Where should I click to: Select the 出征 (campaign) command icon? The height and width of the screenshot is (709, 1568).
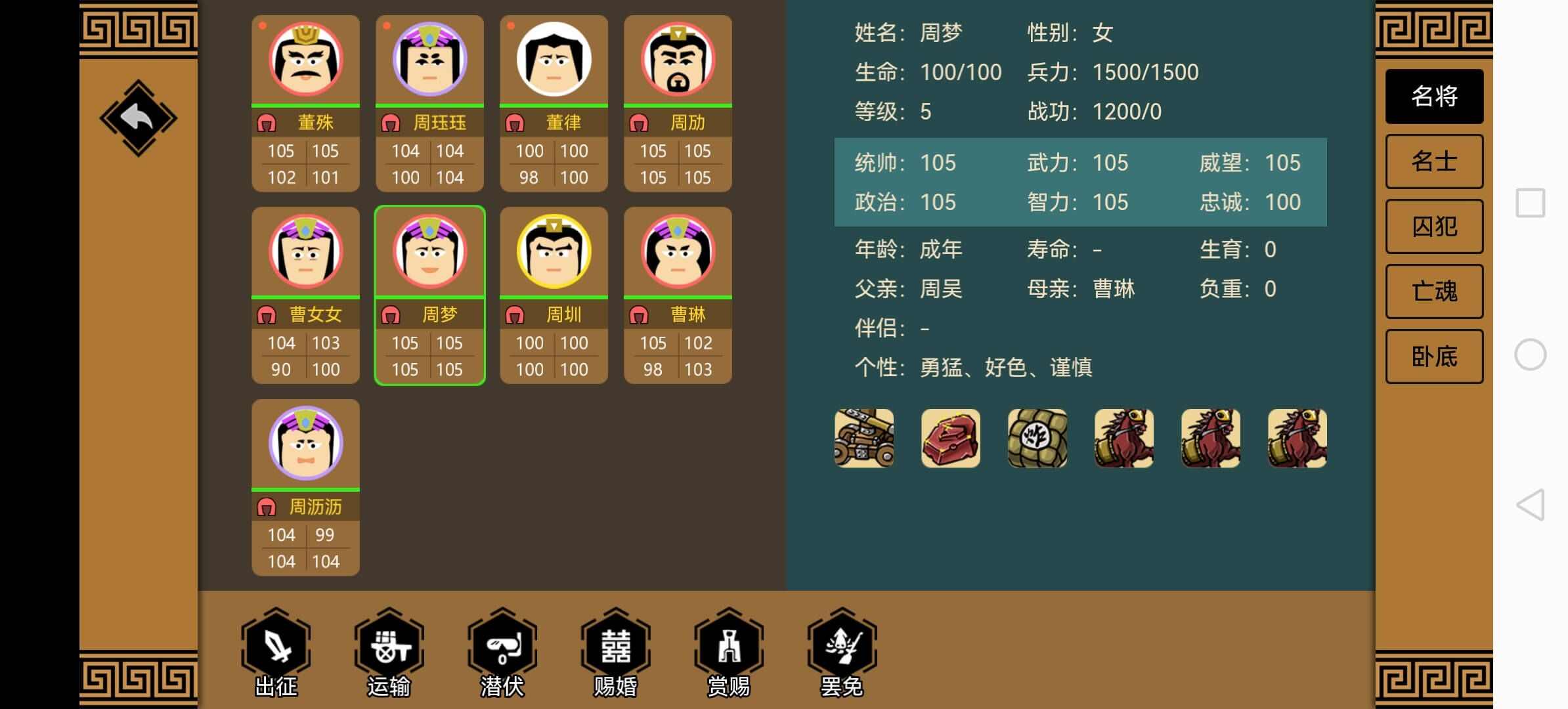click(x=276, y=647)
